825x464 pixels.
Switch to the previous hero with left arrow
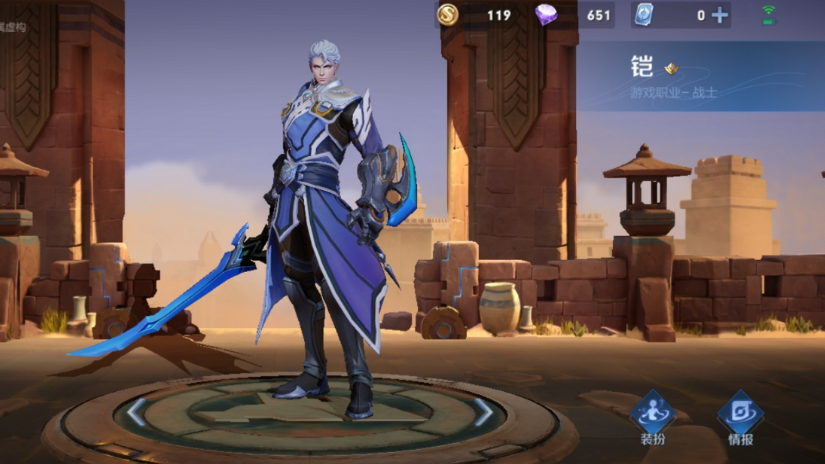tap(137, 411)
